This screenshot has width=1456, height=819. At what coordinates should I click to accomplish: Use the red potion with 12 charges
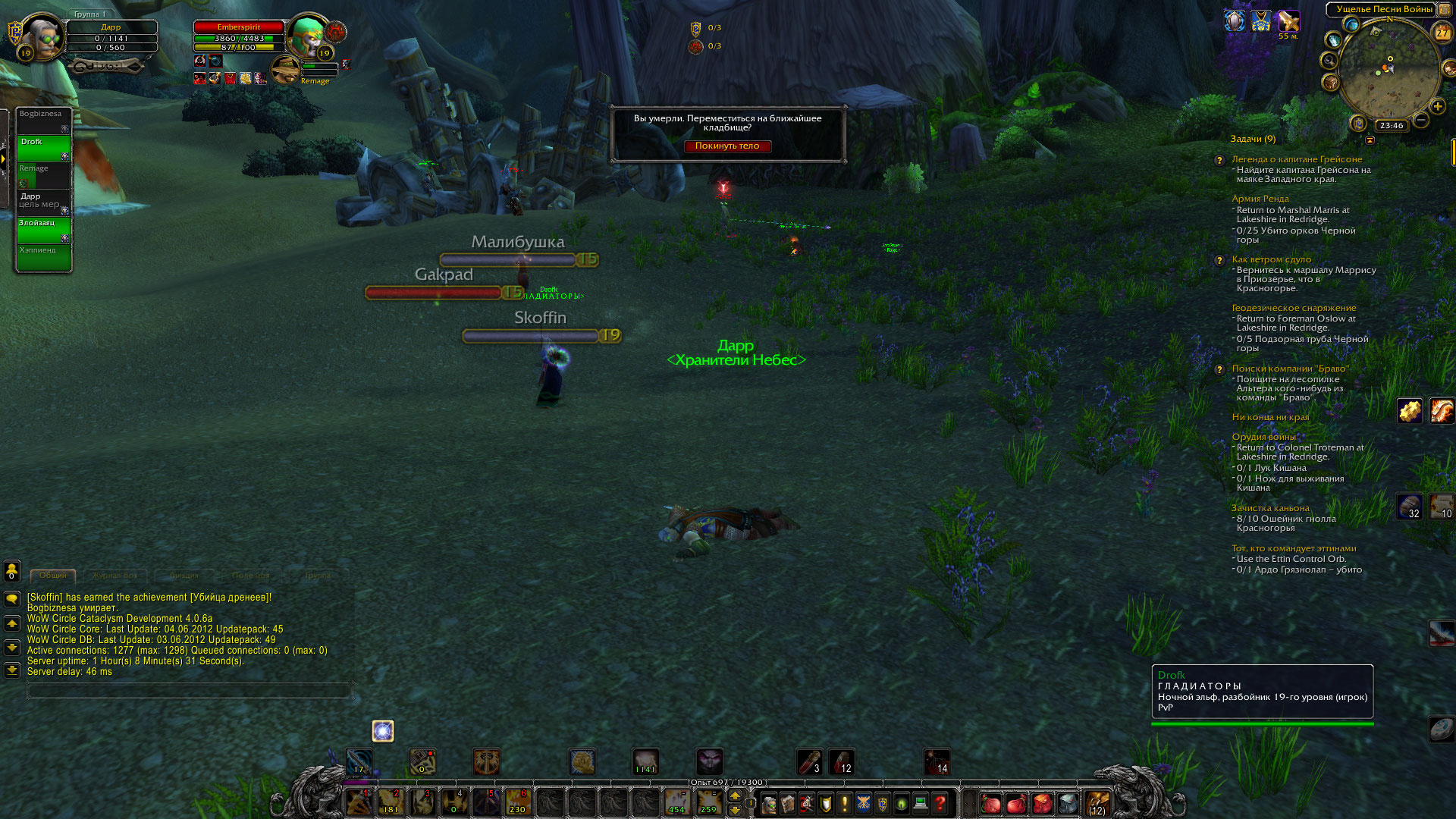841,761
